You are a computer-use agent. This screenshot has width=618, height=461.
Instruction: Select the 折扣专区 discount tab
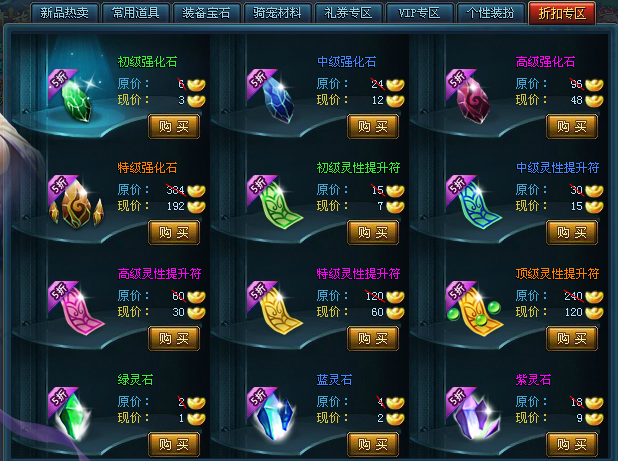(565, 13)
